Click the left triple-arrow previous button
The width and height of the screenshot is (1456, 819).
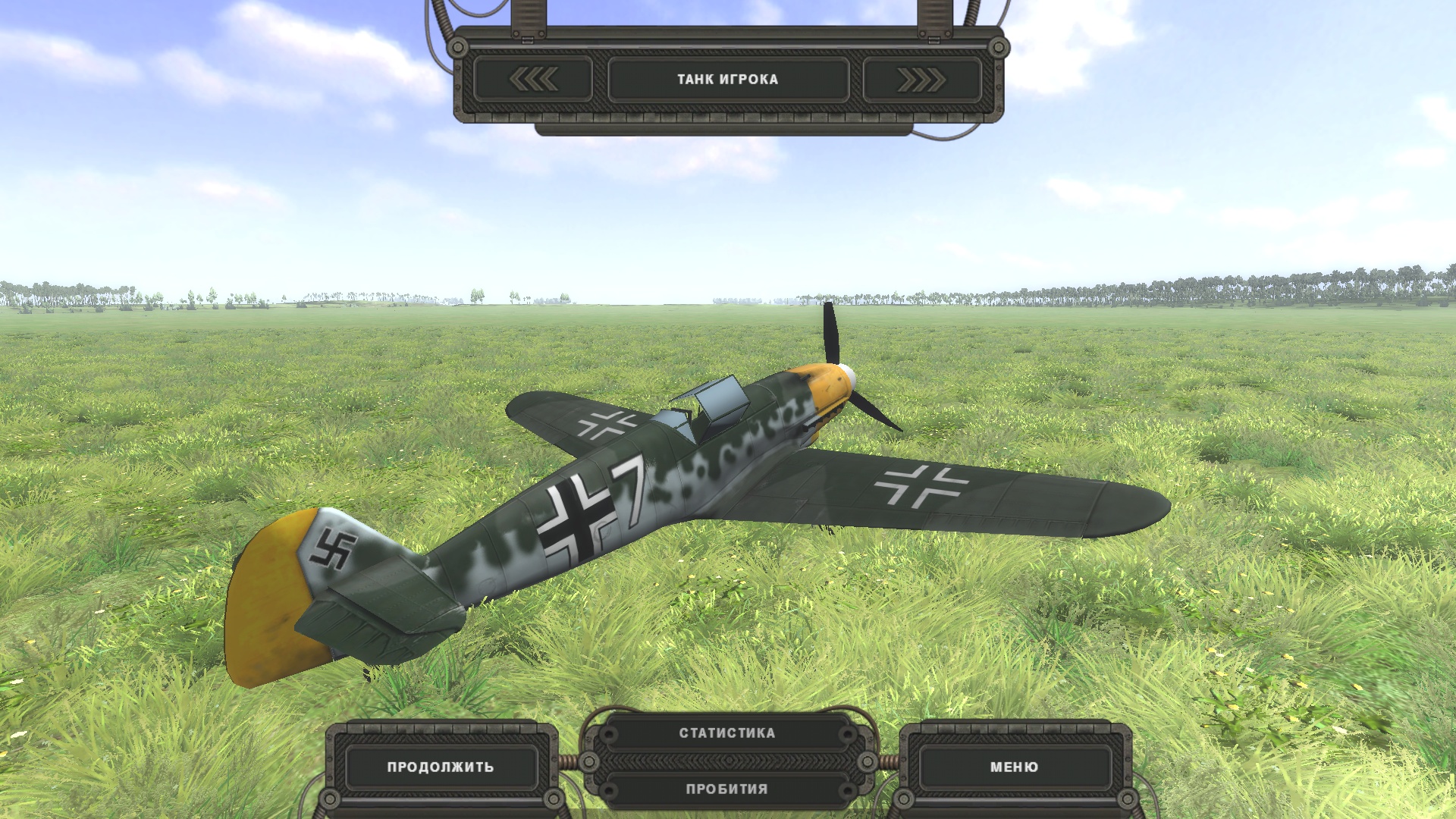point(533,79)
